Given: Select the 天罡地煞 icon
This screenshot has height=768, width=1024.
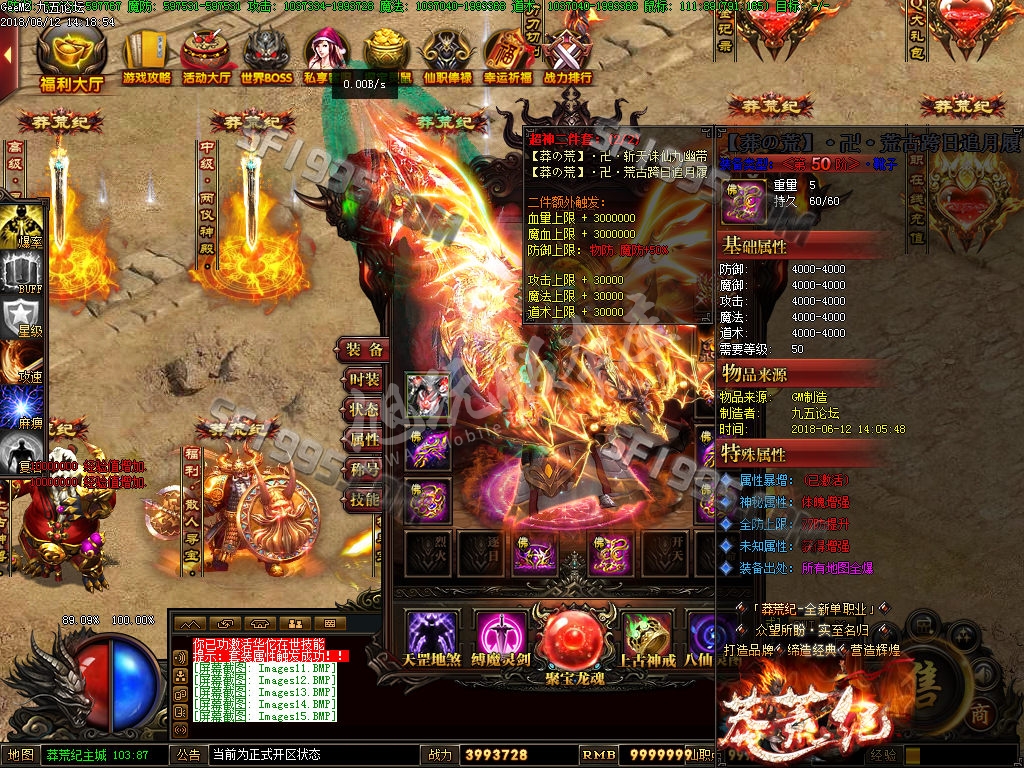Looking at the screenshot, I should [x=431, y=634].
